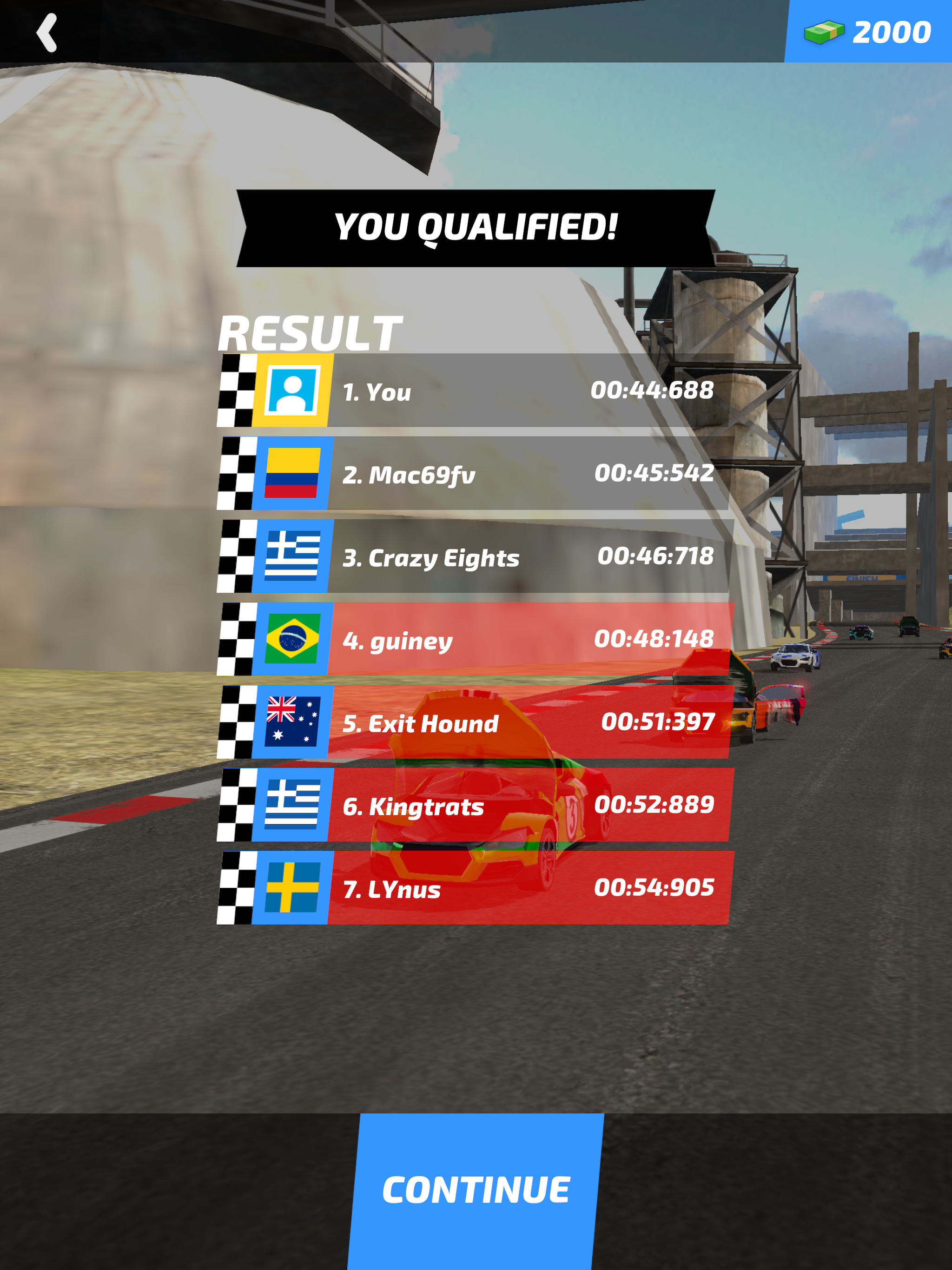Tap the Swedish flag next to LYnus
This screenshot has height=1270, width=952.
pos(293,888)
